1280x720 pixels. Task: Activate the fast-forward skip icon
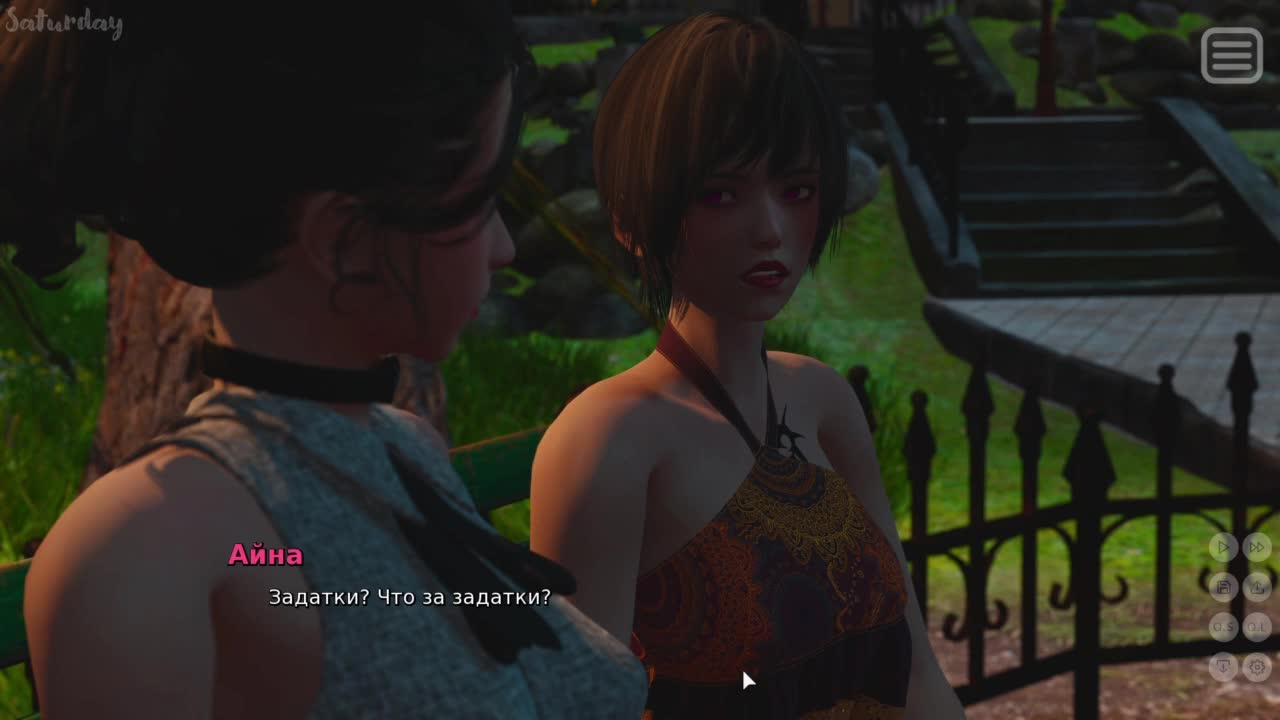1257,547
